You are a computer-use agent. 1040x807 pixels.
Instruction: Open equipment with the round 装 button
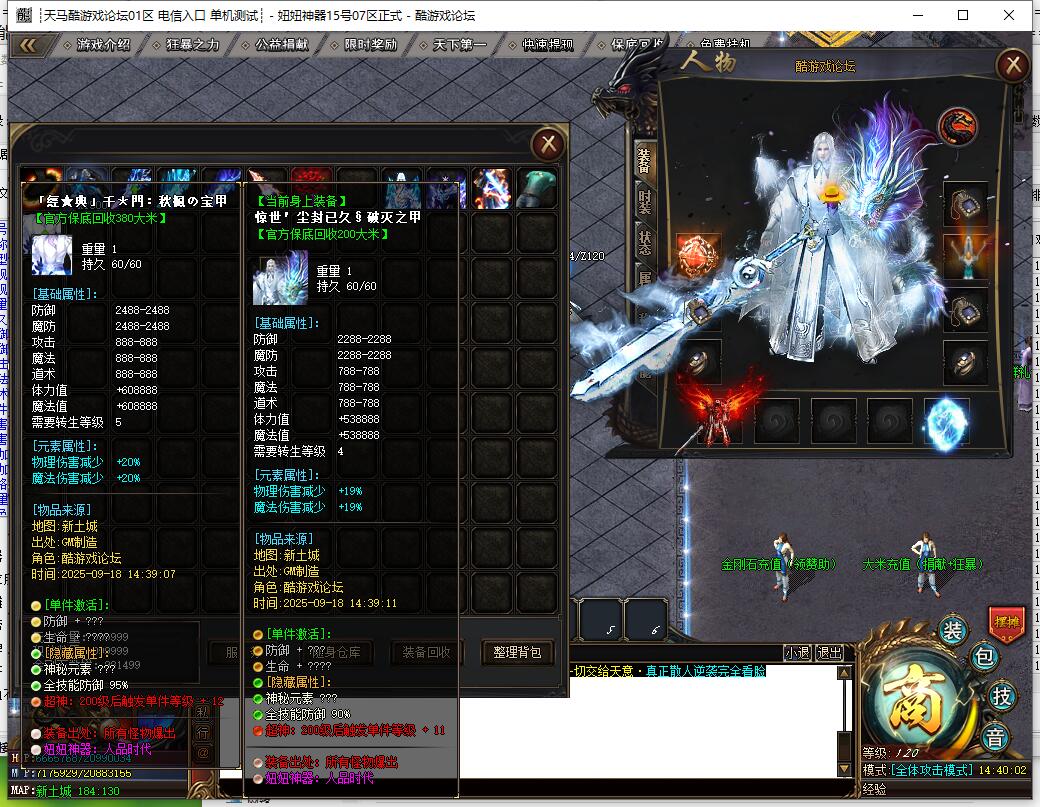tap(952, 630)
